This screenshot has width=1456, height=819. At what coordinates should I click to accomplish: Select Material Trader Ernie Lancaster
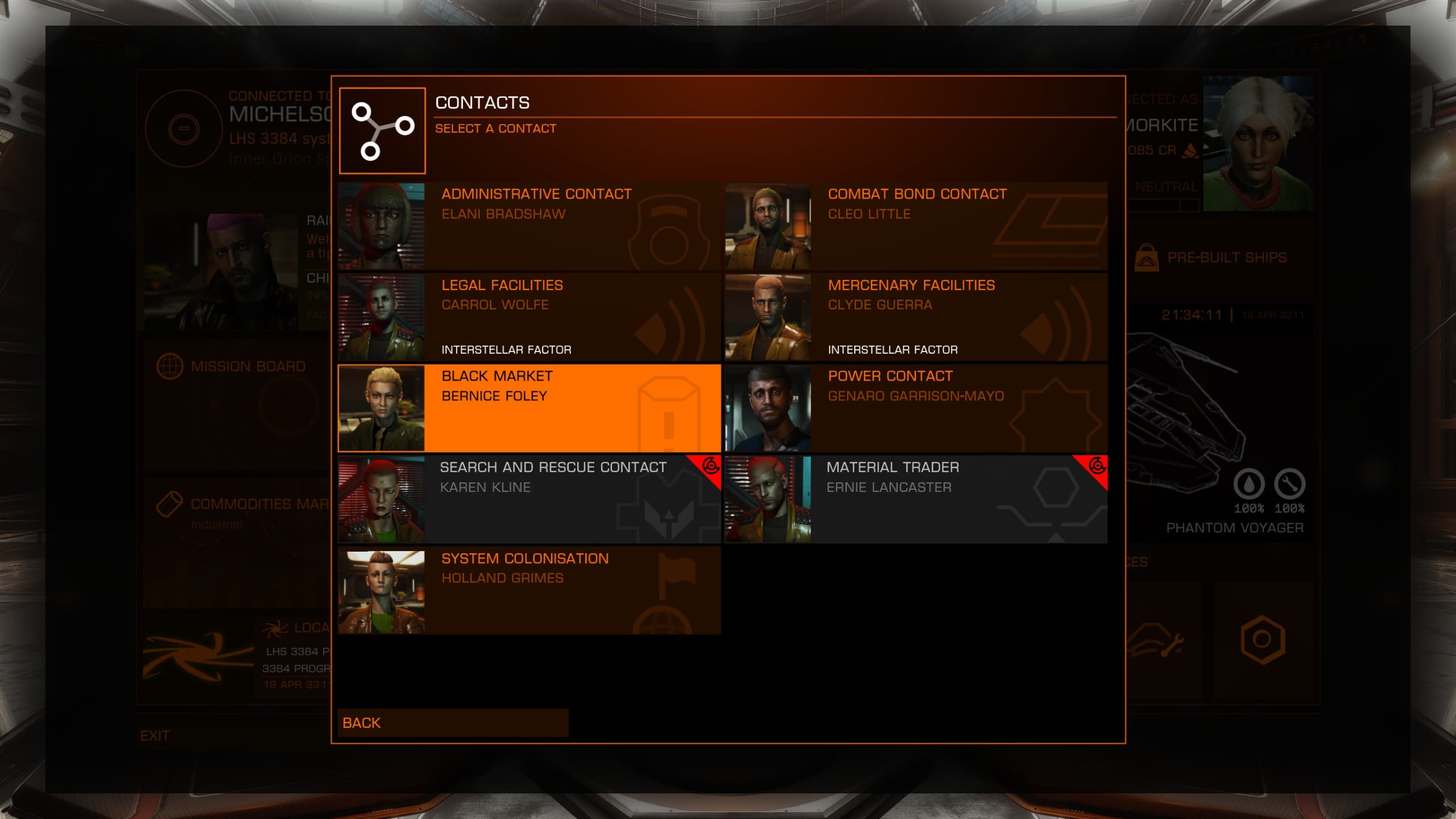(916, 499)
